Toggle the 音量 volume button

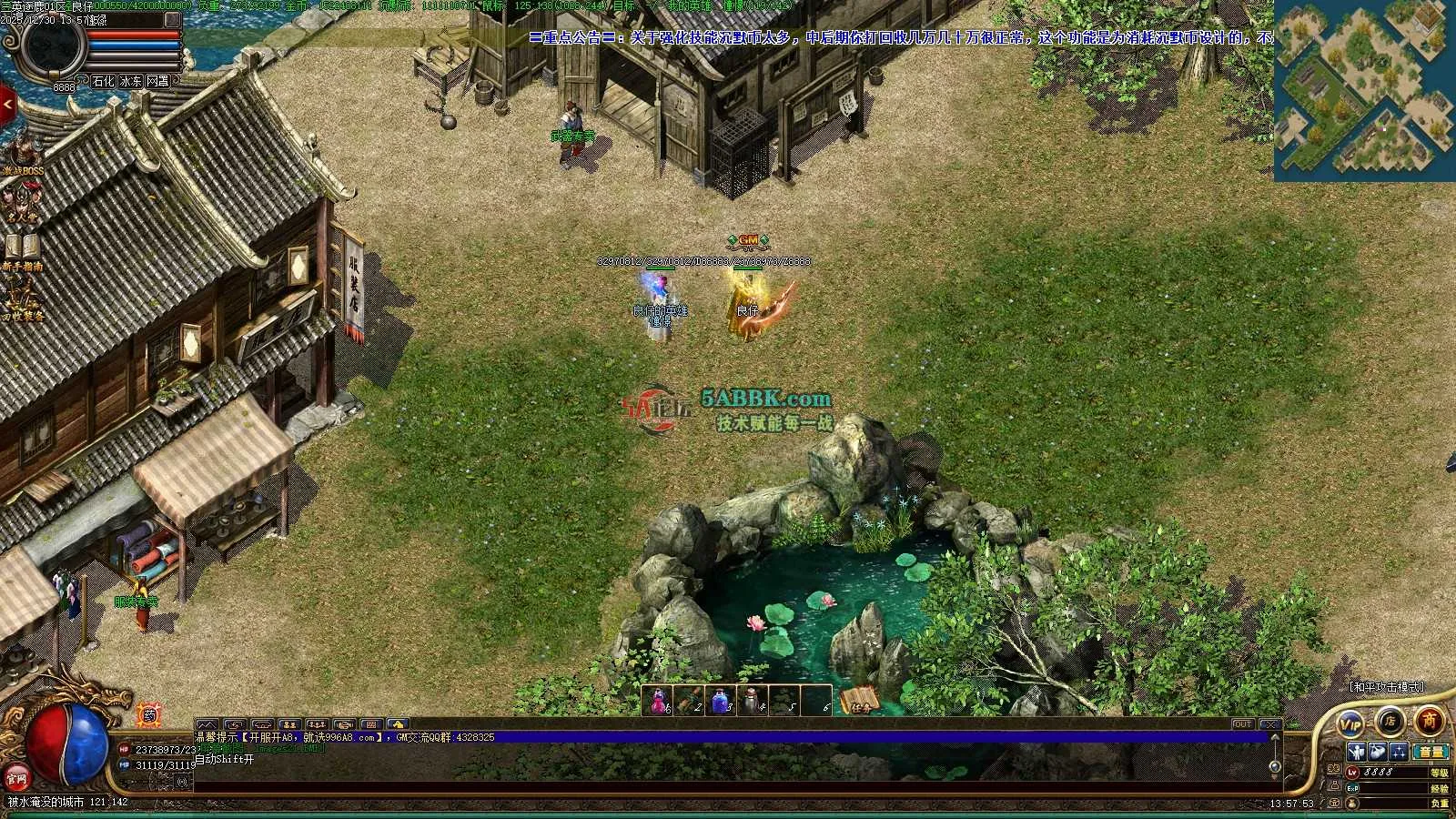point(1431,752)
